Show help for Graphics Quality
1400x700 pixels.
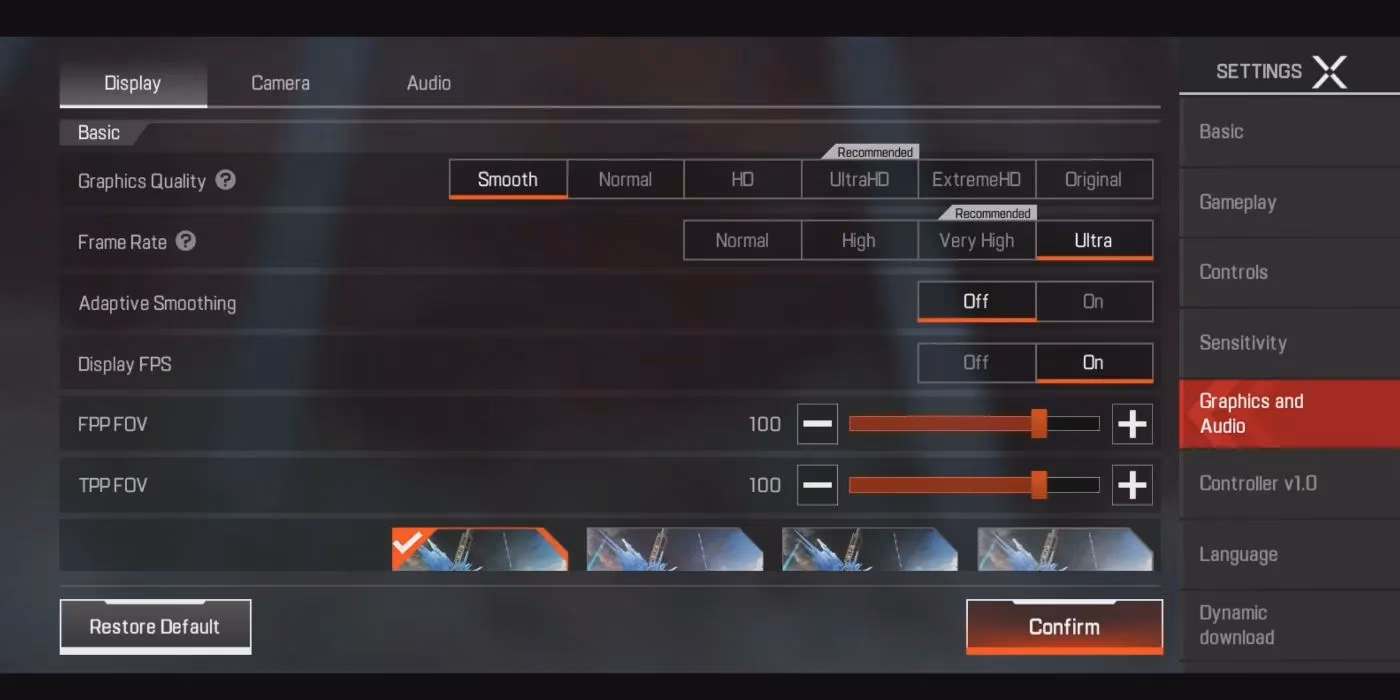point(226,180)
